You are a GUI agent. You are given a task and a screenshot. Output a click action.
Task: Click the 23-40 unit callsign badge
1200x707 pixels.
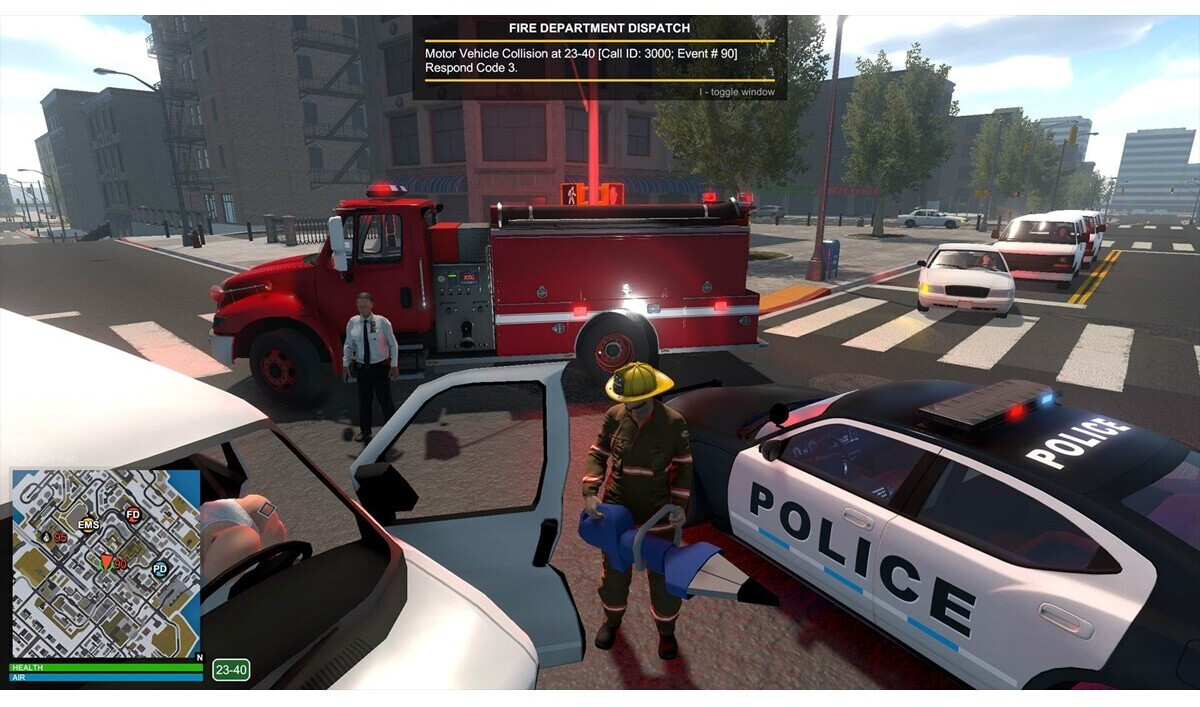pyautogui.click(x=231, y=670)
